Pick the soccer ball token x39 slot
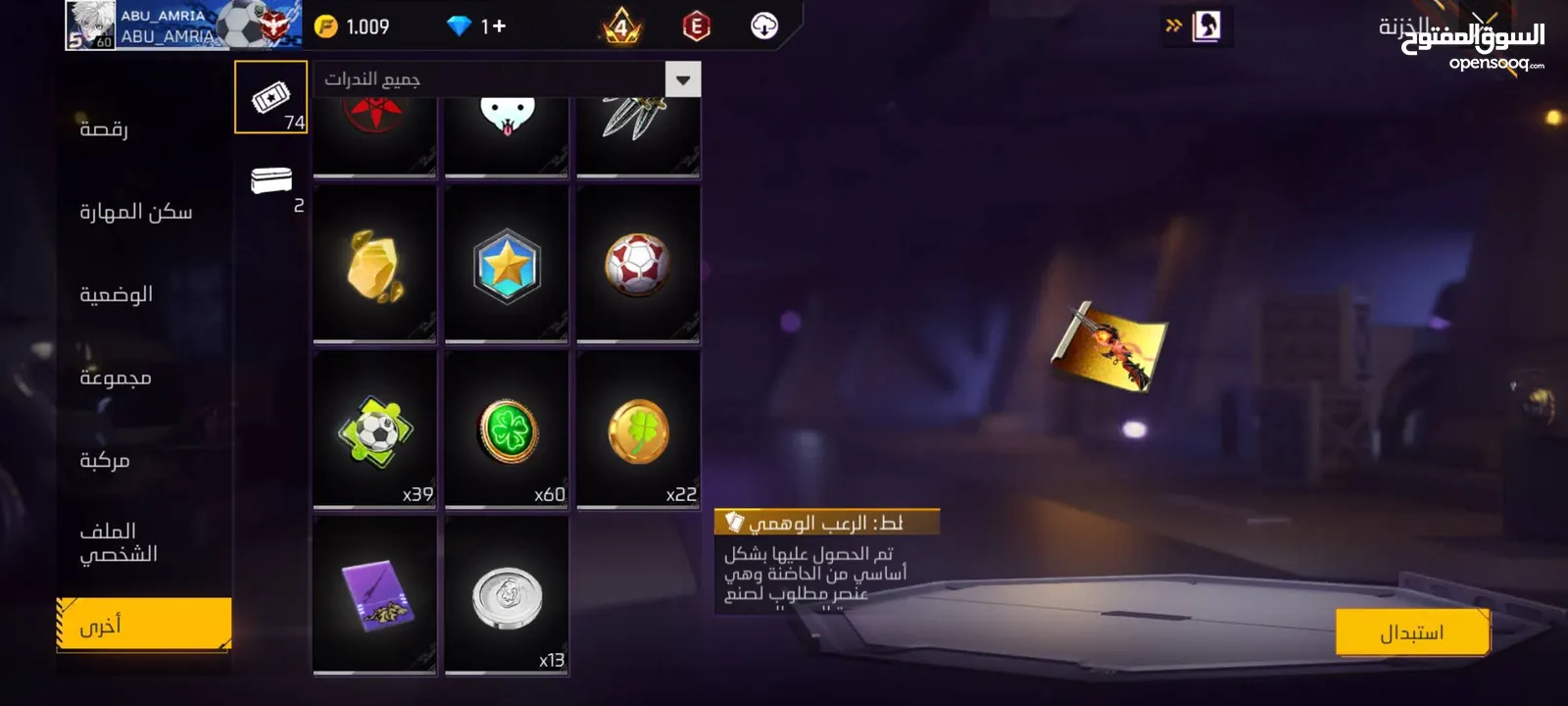Screen dimensions: 1568x706 (x=374, y=429)
